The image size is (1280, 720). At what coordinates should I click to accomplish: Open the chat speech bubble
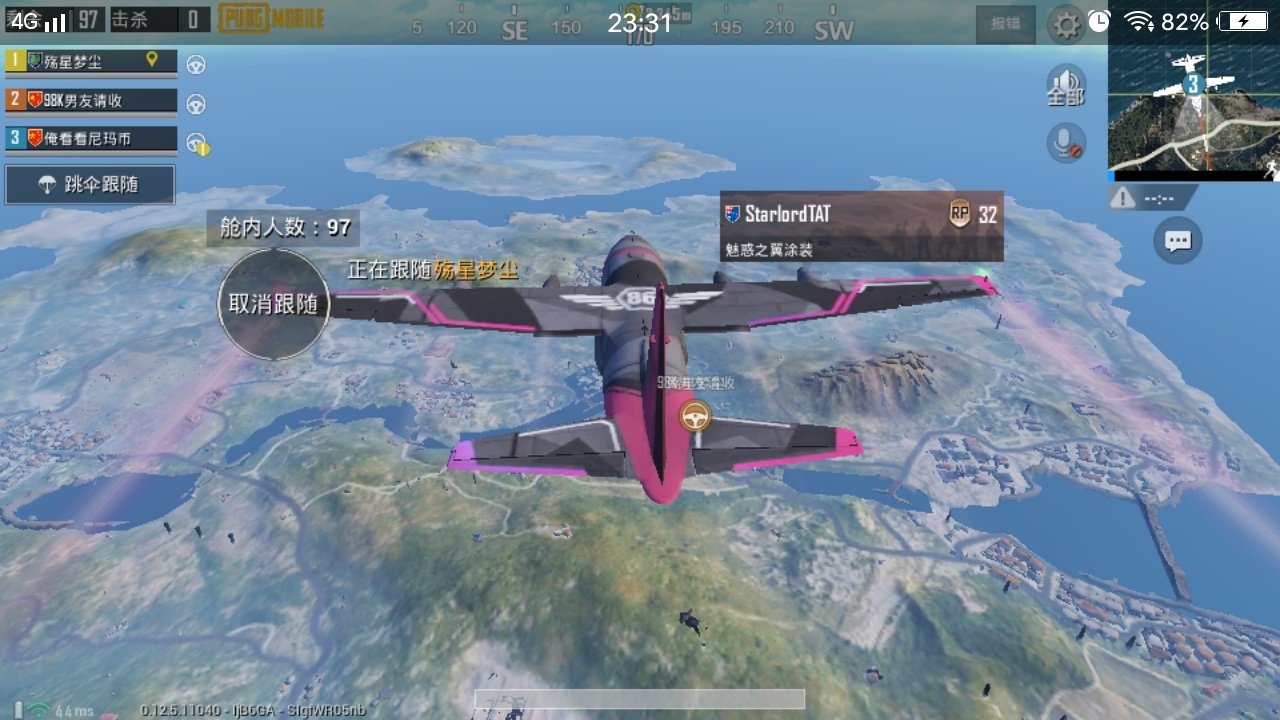pyautogui.click(x=1178, y=241)
